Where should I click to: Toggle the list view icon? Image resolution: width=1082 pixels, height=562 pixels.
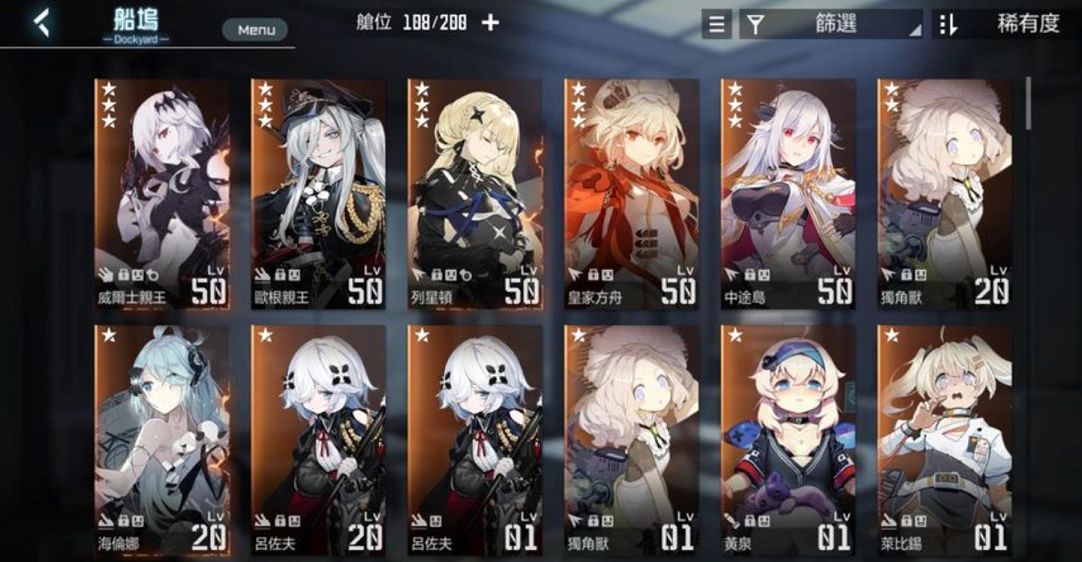[x=716, y=24]
